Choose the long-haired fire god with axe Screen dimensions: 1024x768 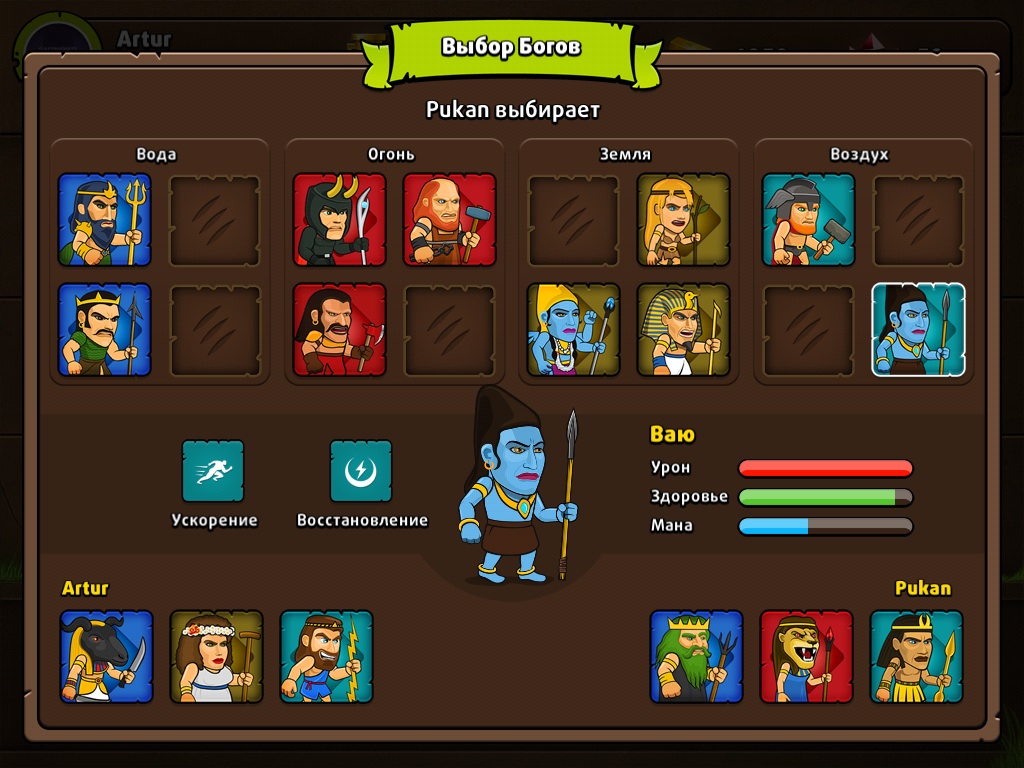339,330
